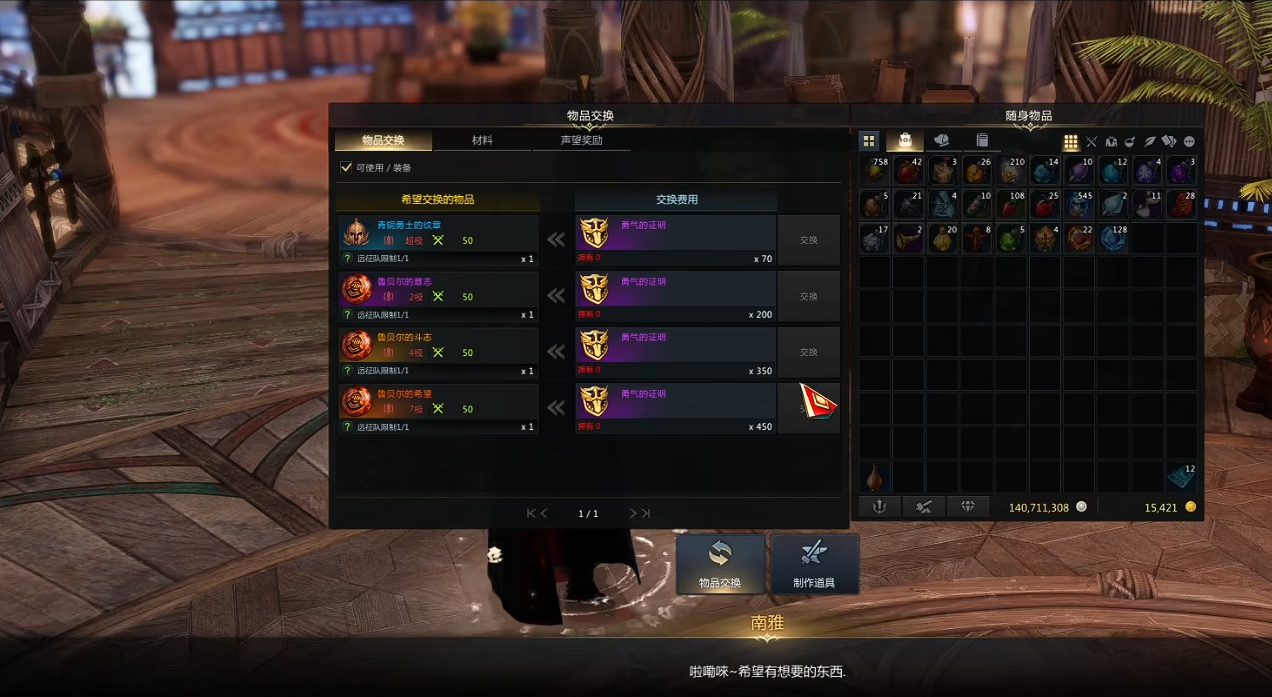
Task: Select the 青铜勇士的纹章 helmet item
Action: point(357,233)
